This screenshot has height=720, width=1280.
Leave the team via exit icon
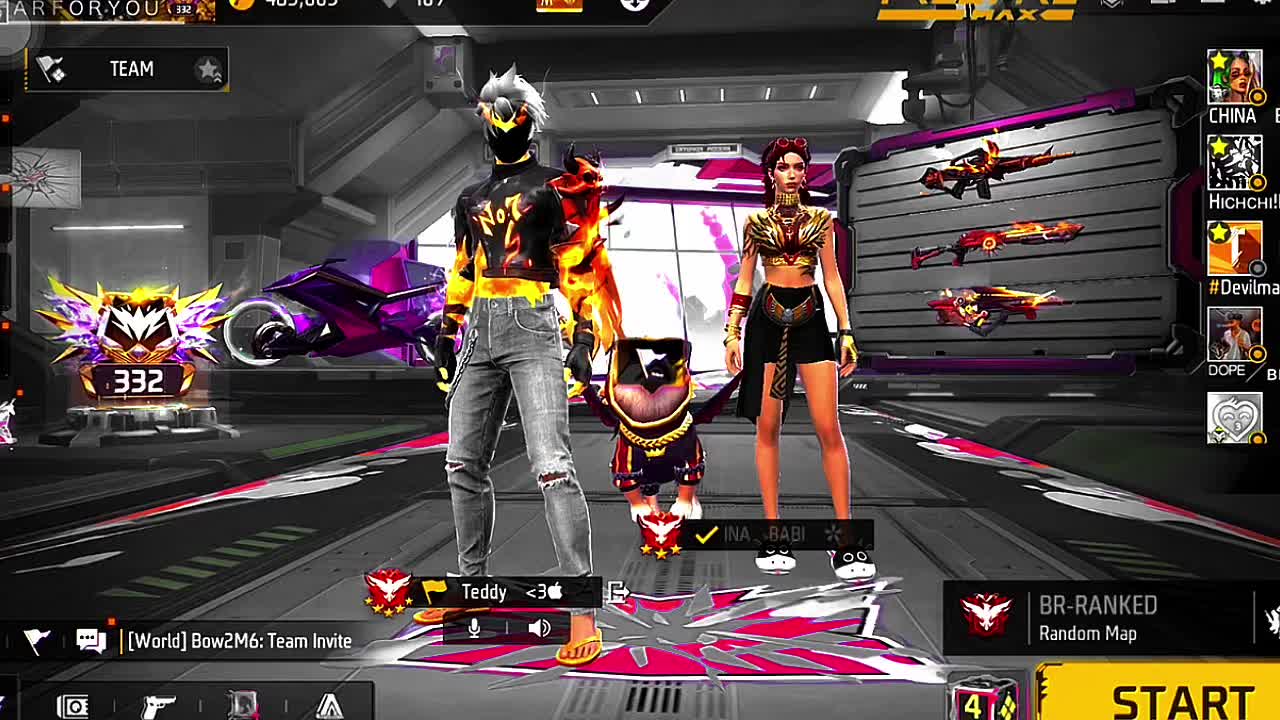618,592
